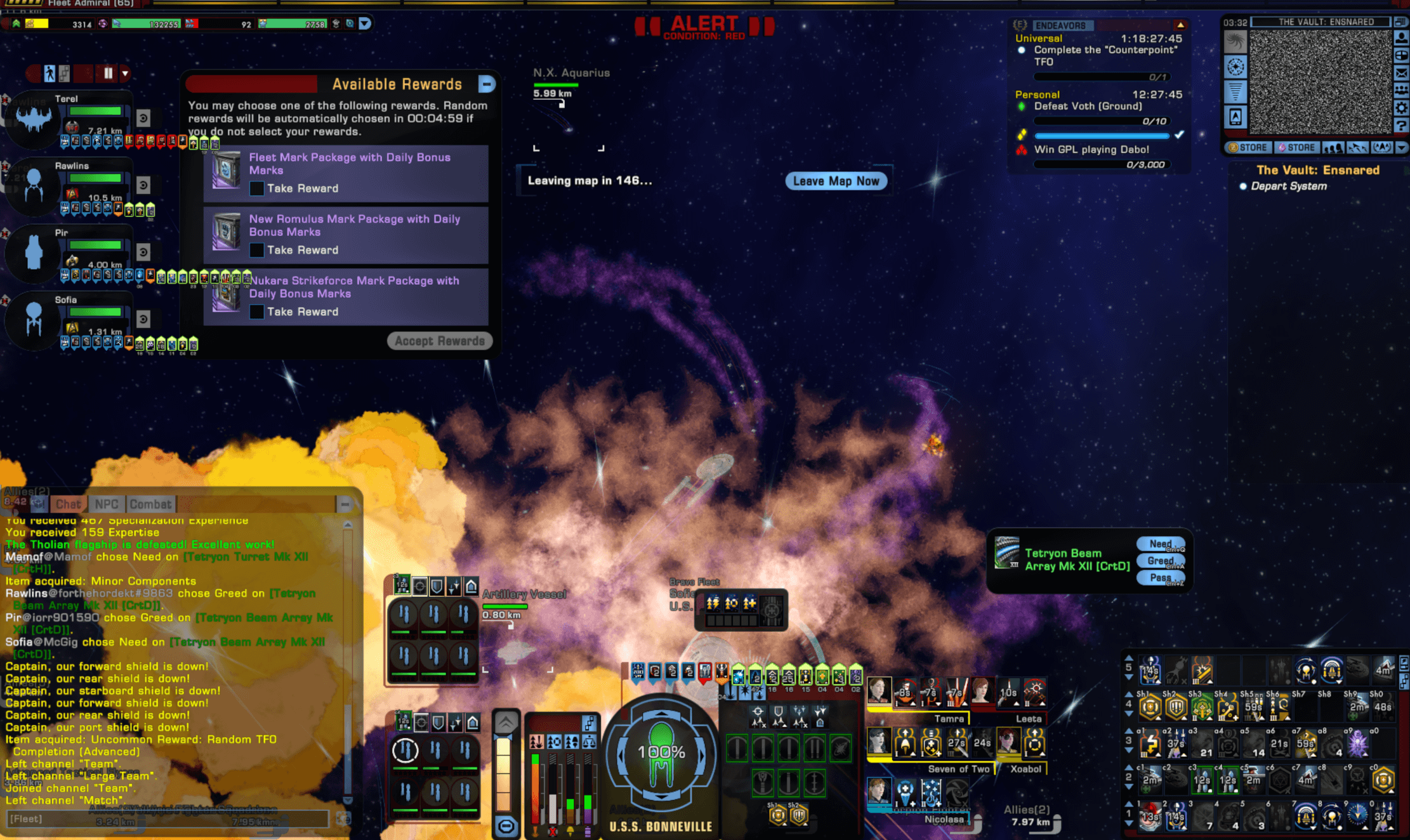Viewport: 1410px width, 840px height.
Task: Open the Combat chat tab
Action: (x=150, y=504)
